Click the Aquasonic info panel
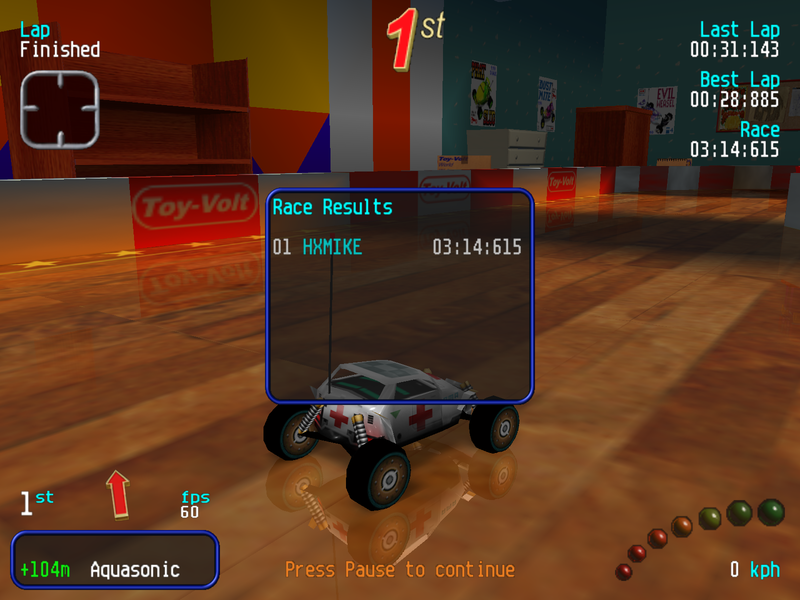This screenshot has height=600, width=800. click(x=114, y=559)
